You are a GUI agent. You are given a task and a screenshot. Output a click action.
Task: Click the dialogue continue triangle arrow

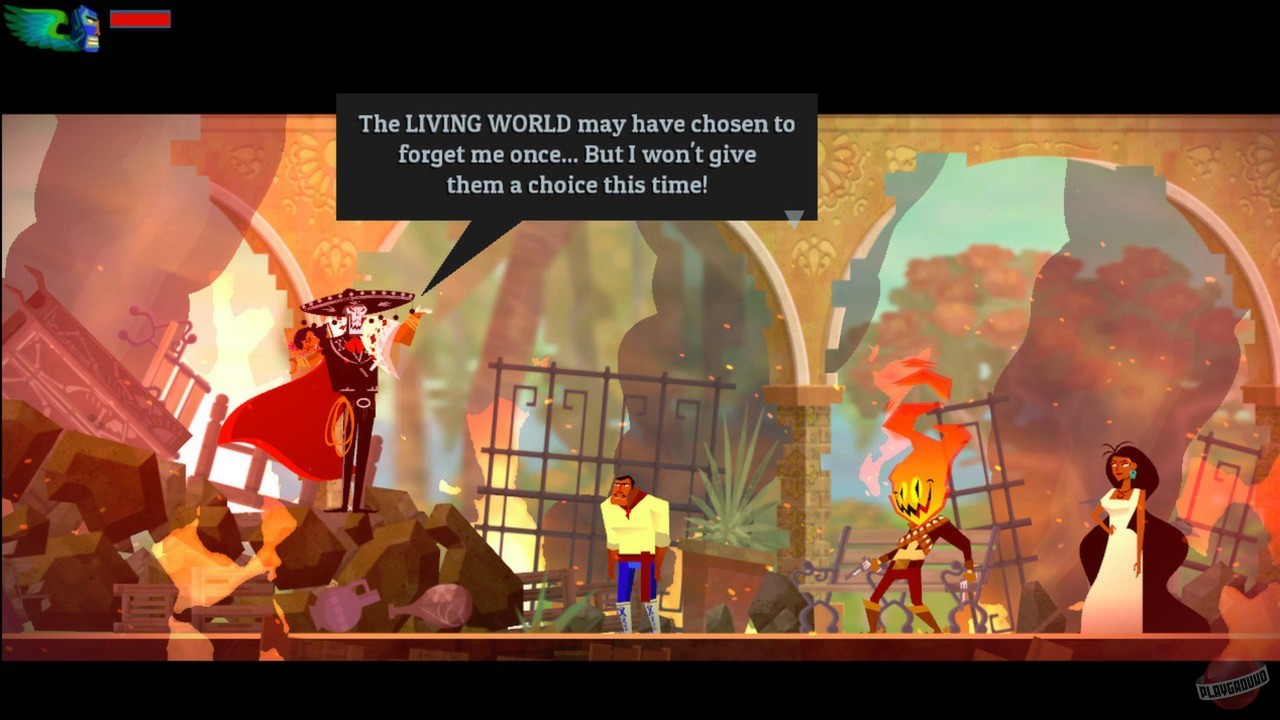click(794, 218)
